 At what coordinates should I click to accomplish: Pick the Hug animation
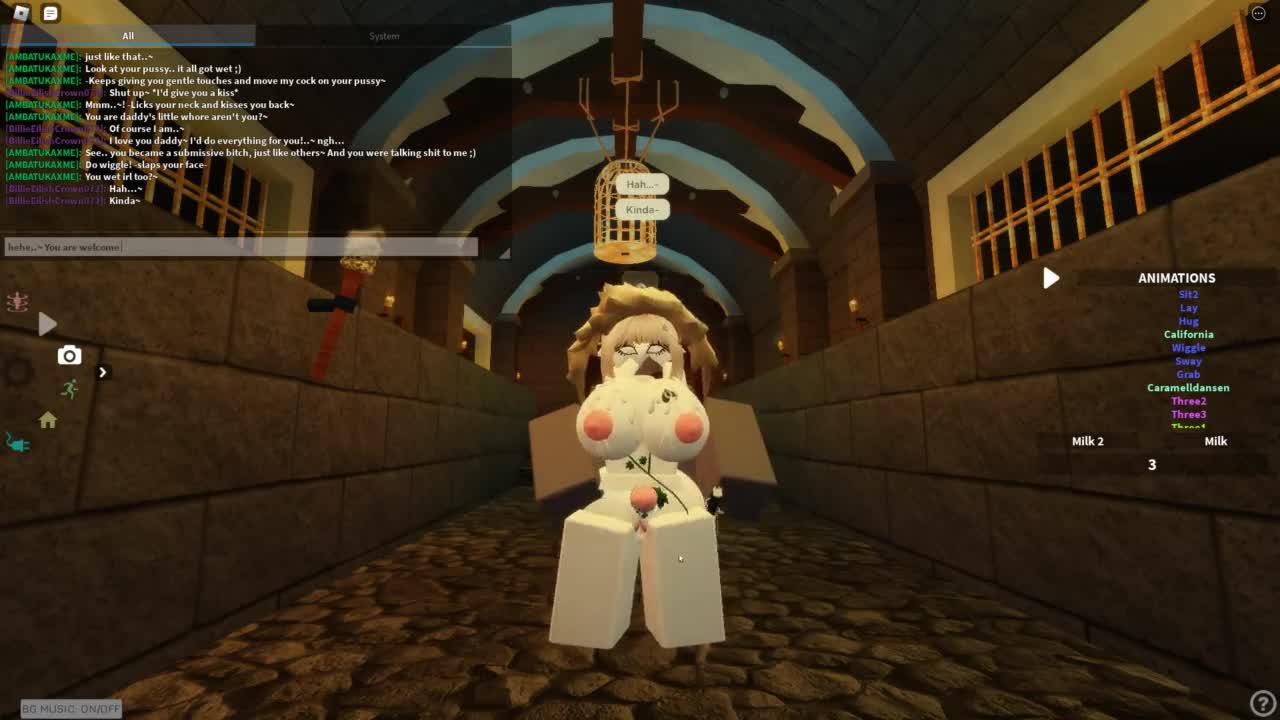[1188, 321]
